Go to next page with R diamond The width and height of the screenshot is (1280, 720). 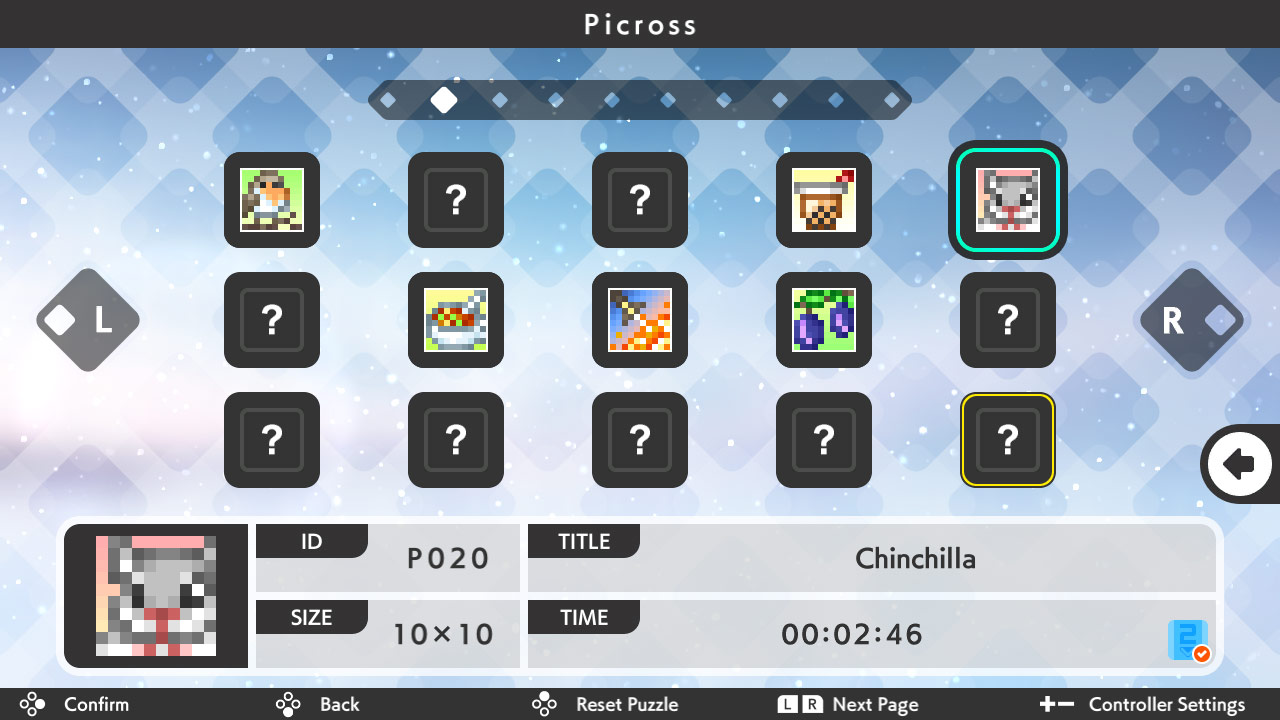[x=1191, y=320]
